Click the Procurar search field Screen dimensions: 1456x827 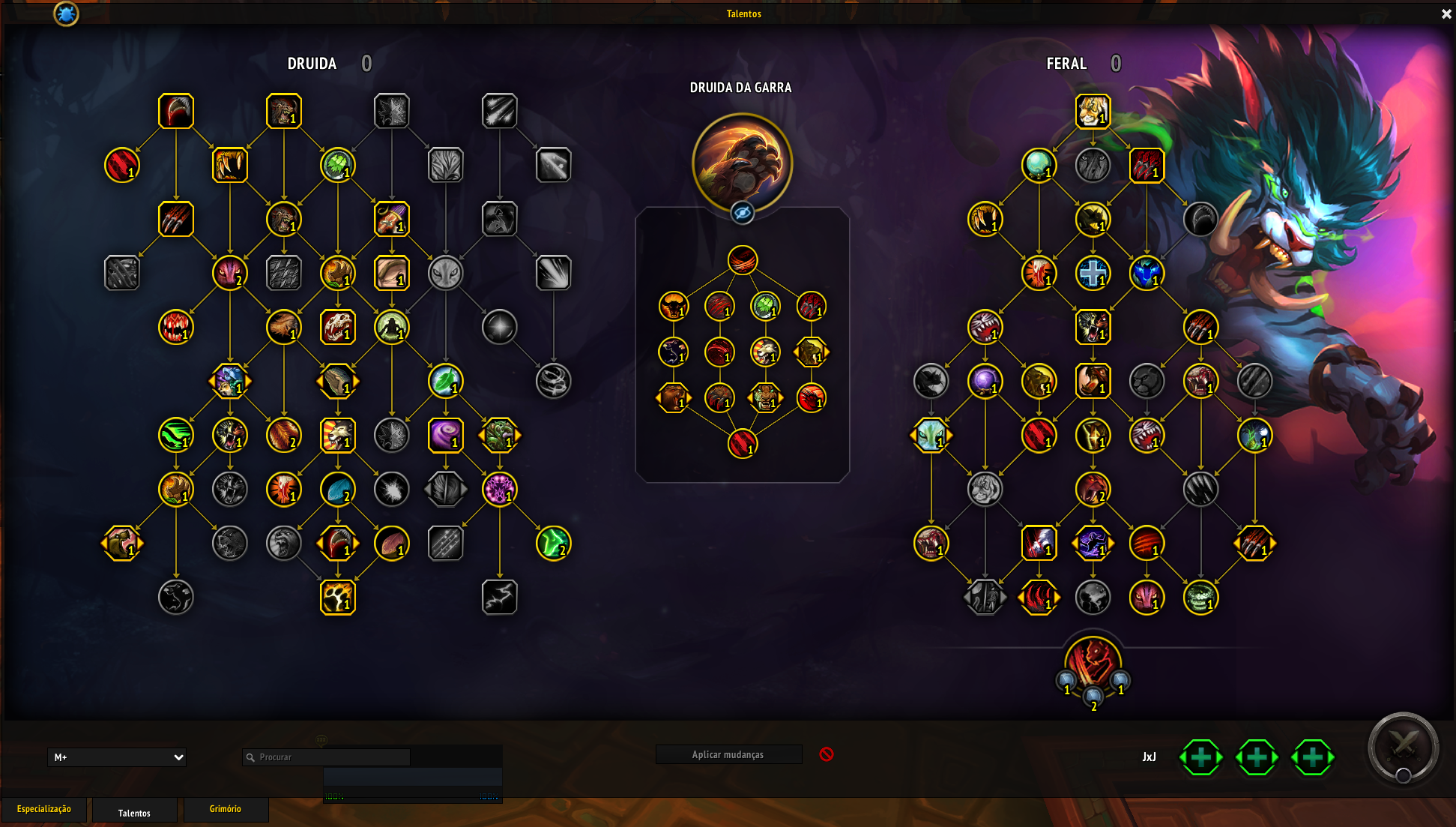click(330, 757)
